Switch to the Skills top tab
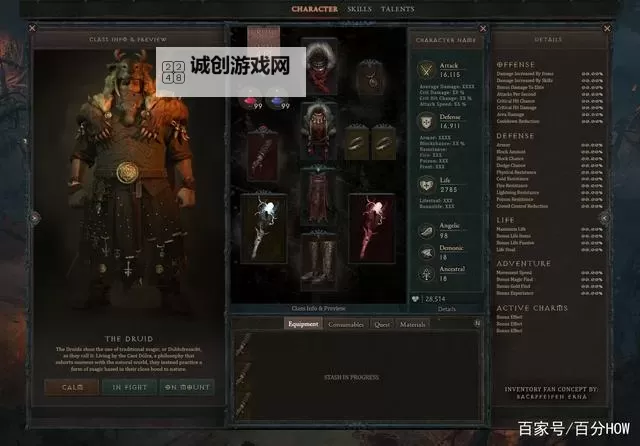Viewport: 640px width, 446px height. tap(358, 9)
